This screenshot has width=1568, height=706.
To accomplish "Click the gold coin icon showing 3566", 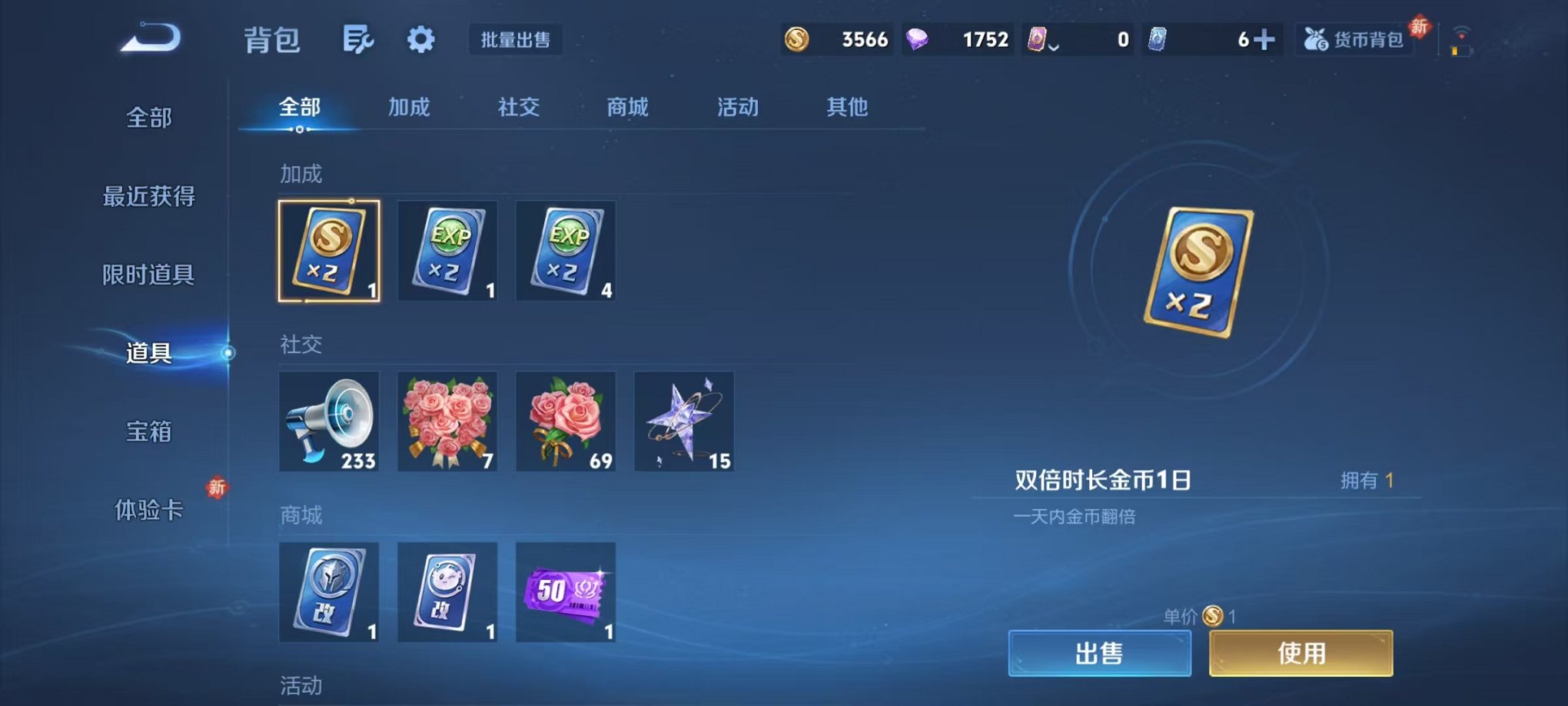I will coord(797,38).
